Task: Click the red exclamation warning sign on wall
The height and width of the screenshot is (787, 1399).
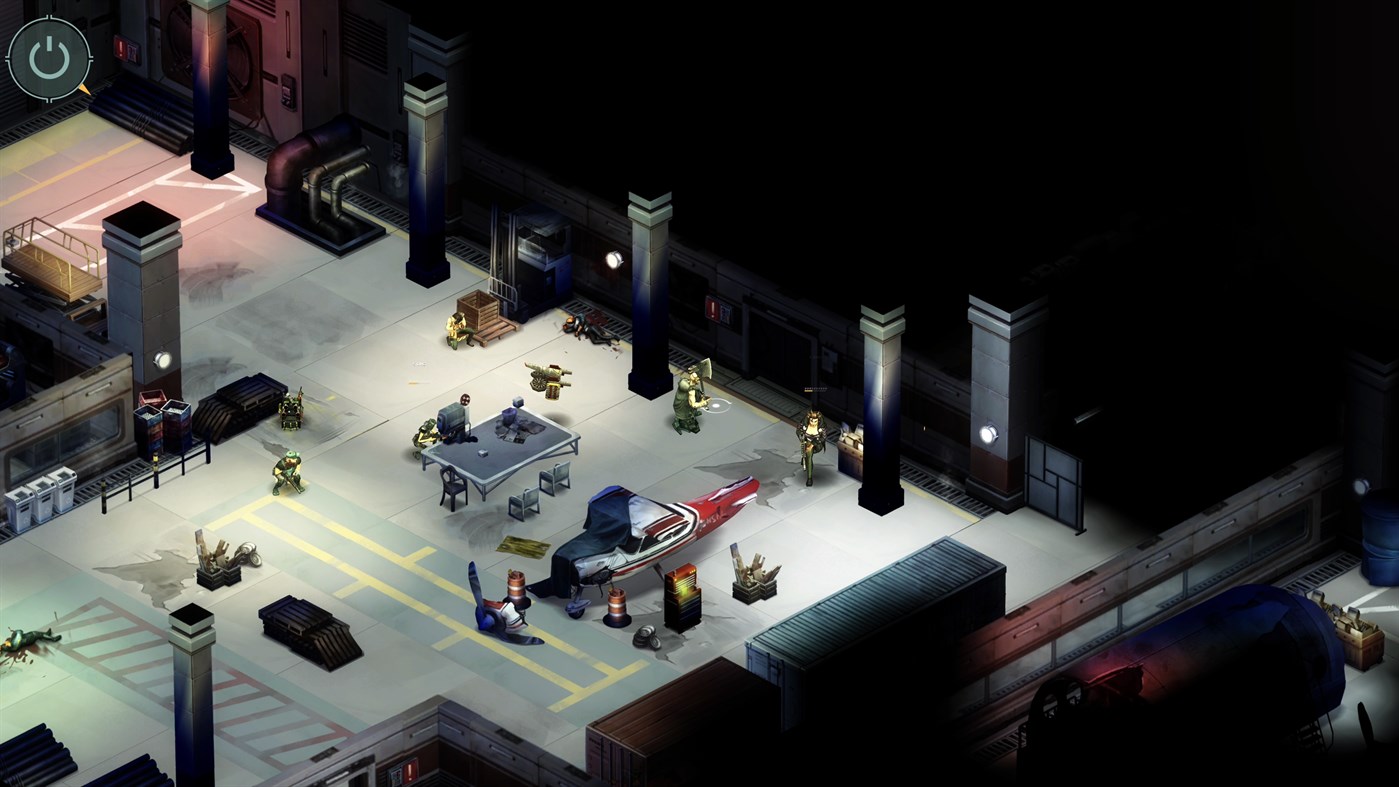Action: tap(714, 310)
